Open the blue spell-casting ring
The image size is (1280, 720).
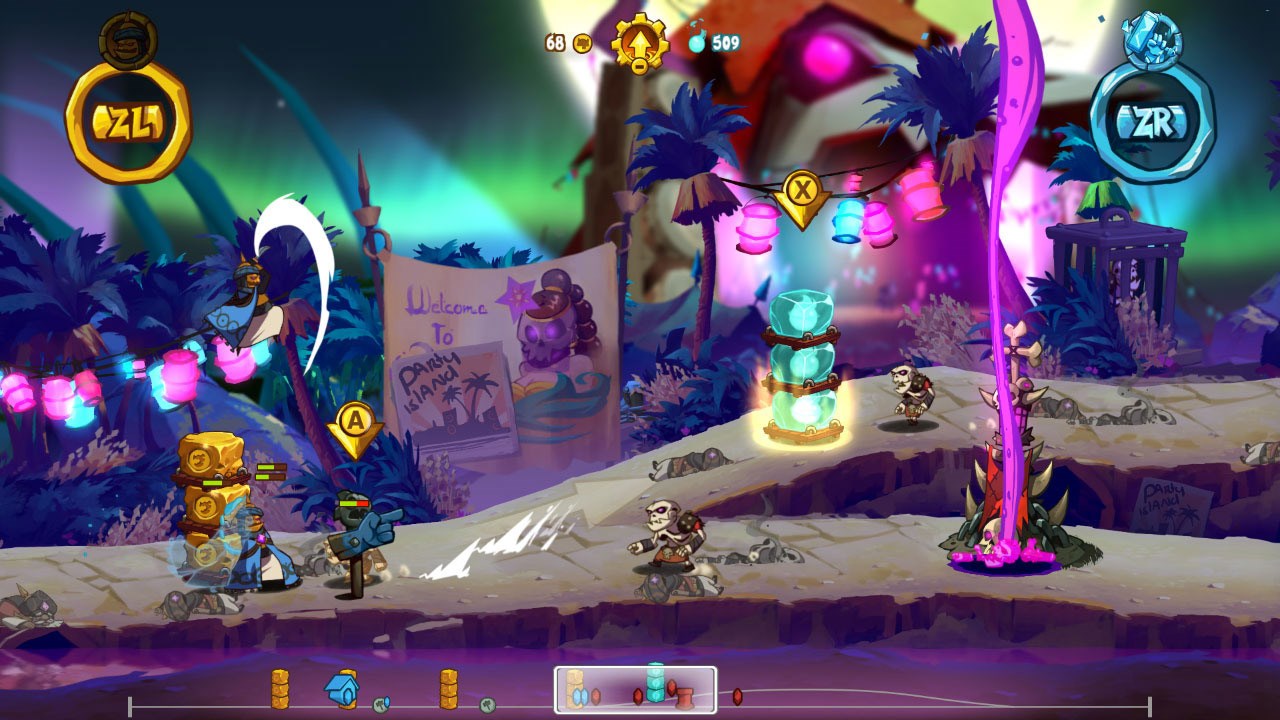pyautogui.click(x=1152, y=122)
